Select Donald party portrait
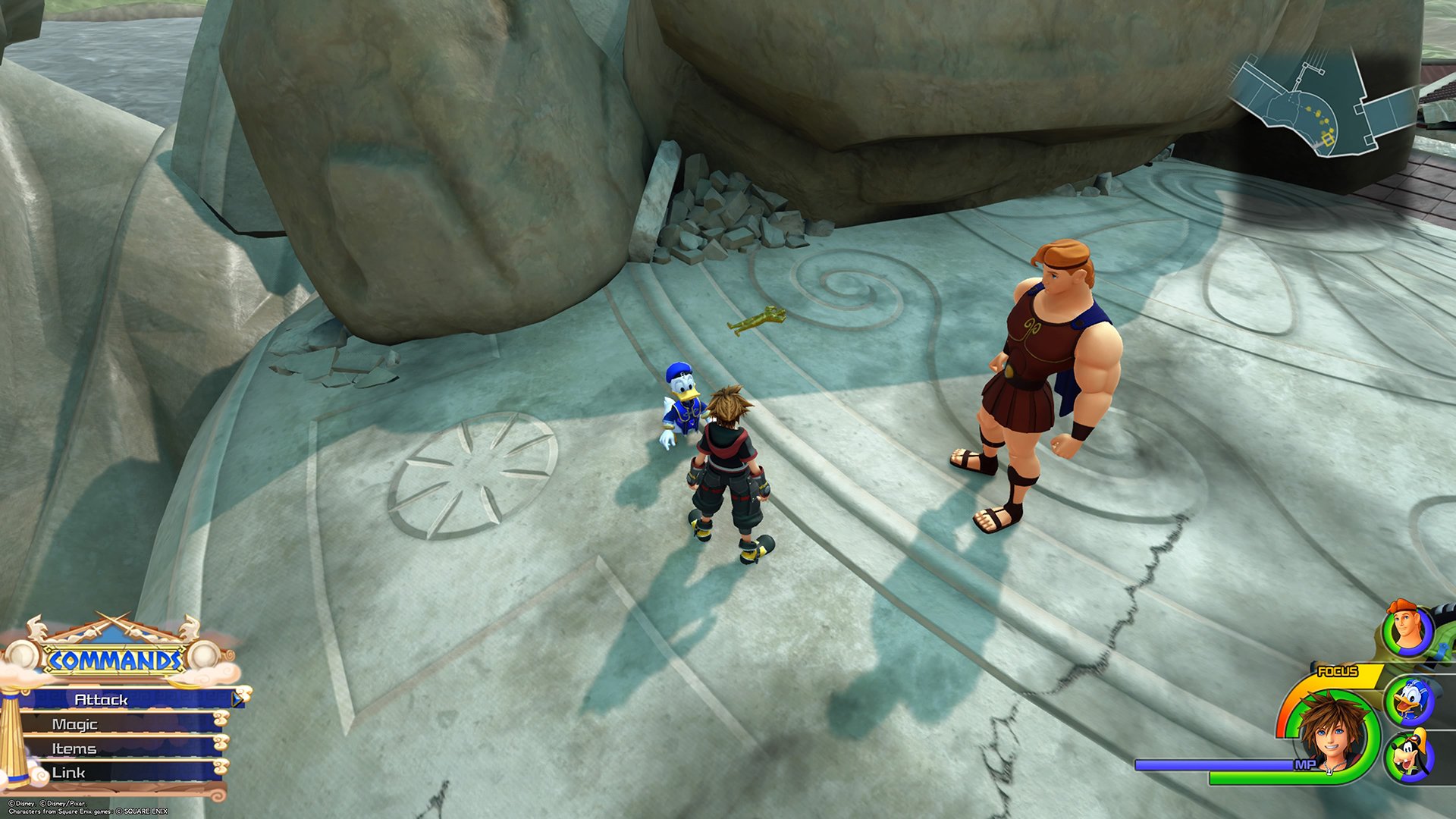 [x=1408, y=701]
